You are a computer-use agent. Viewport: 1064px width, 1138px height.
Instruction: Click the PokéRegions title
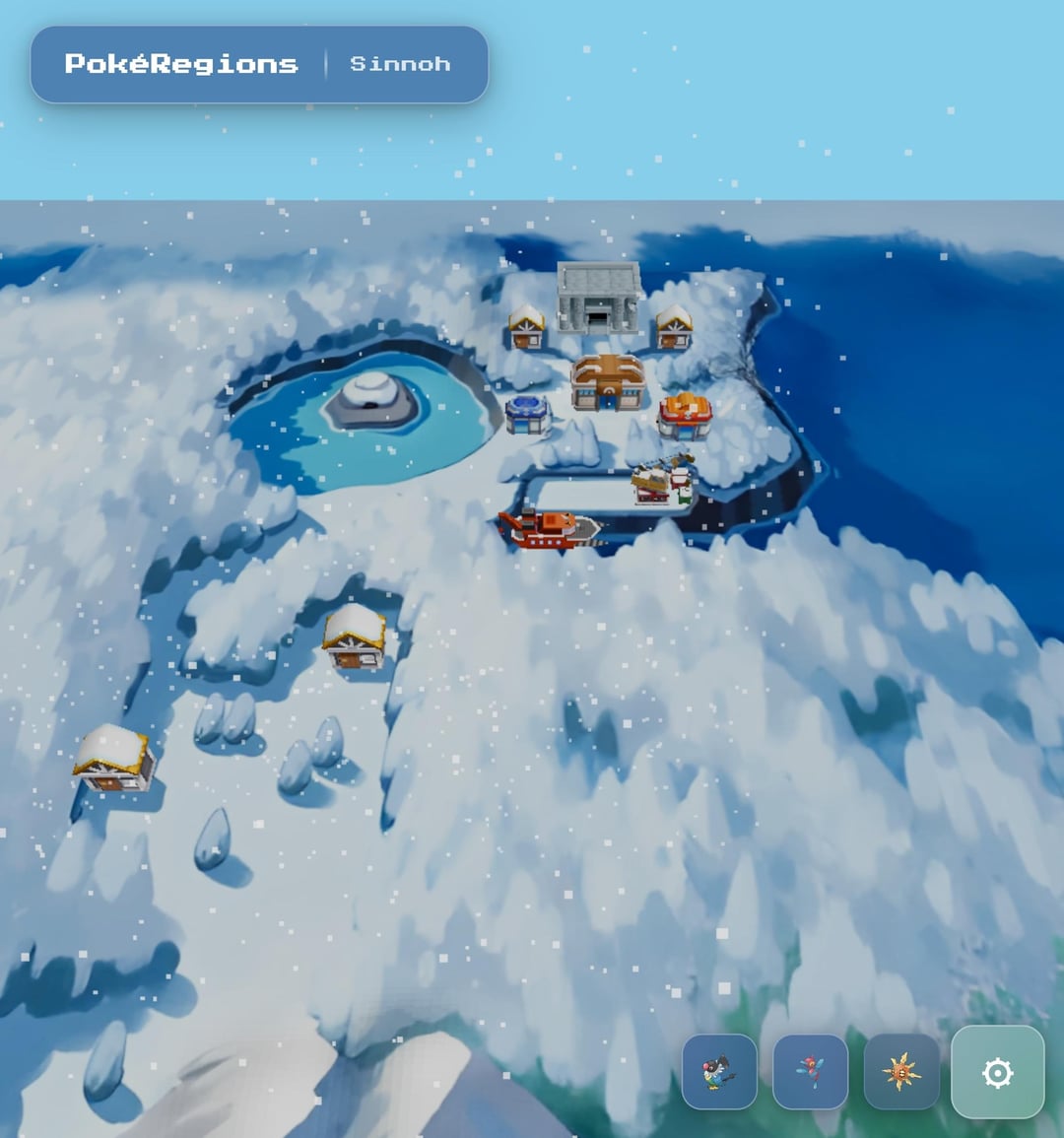point(181,64)
